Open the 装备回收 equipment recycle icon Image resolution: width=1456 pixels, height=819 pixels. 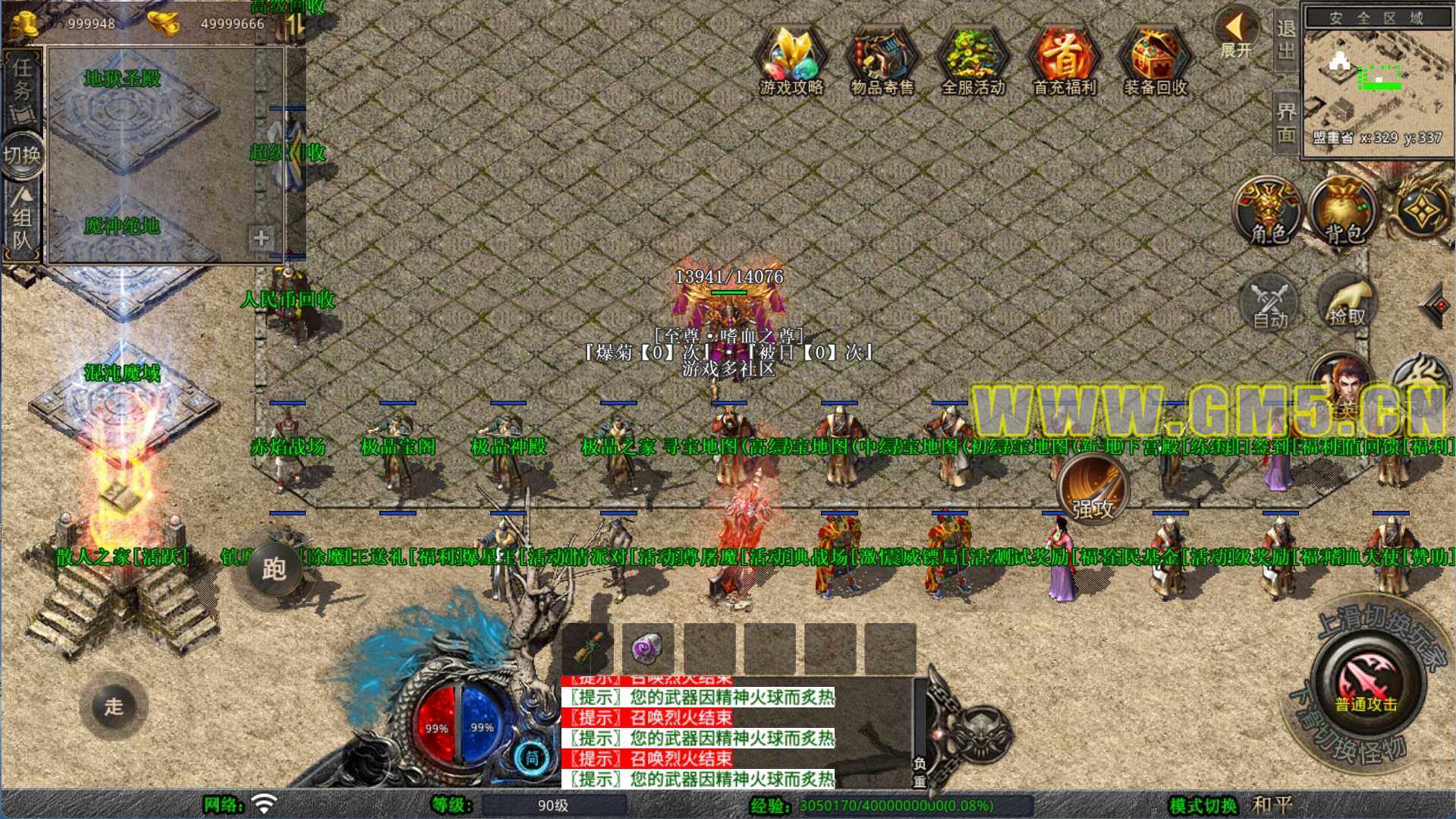[1155, 61]
